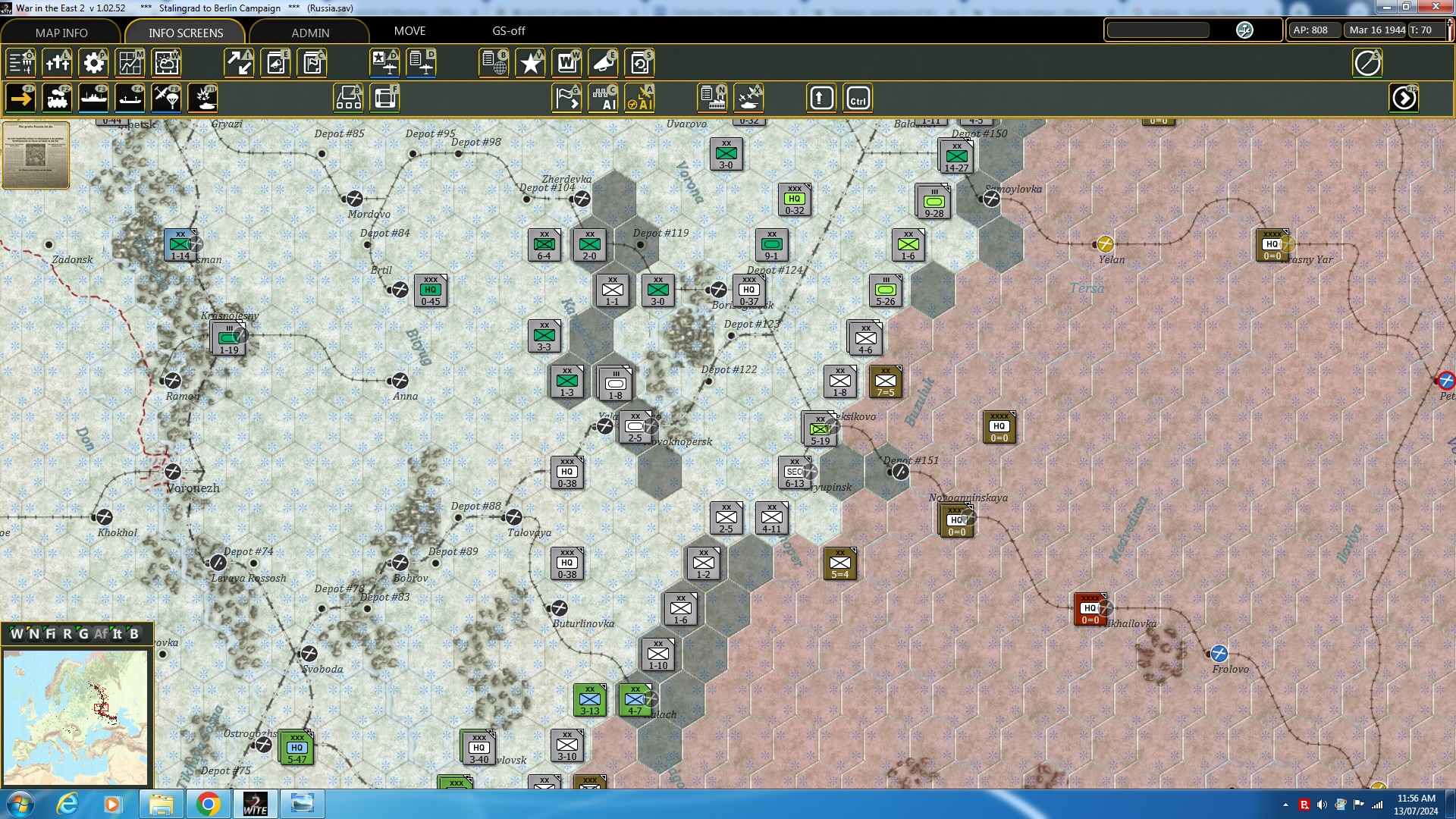Open the MAP INFO tab
The width and height of the screenshot is (1456, 819).
[62, 33]
